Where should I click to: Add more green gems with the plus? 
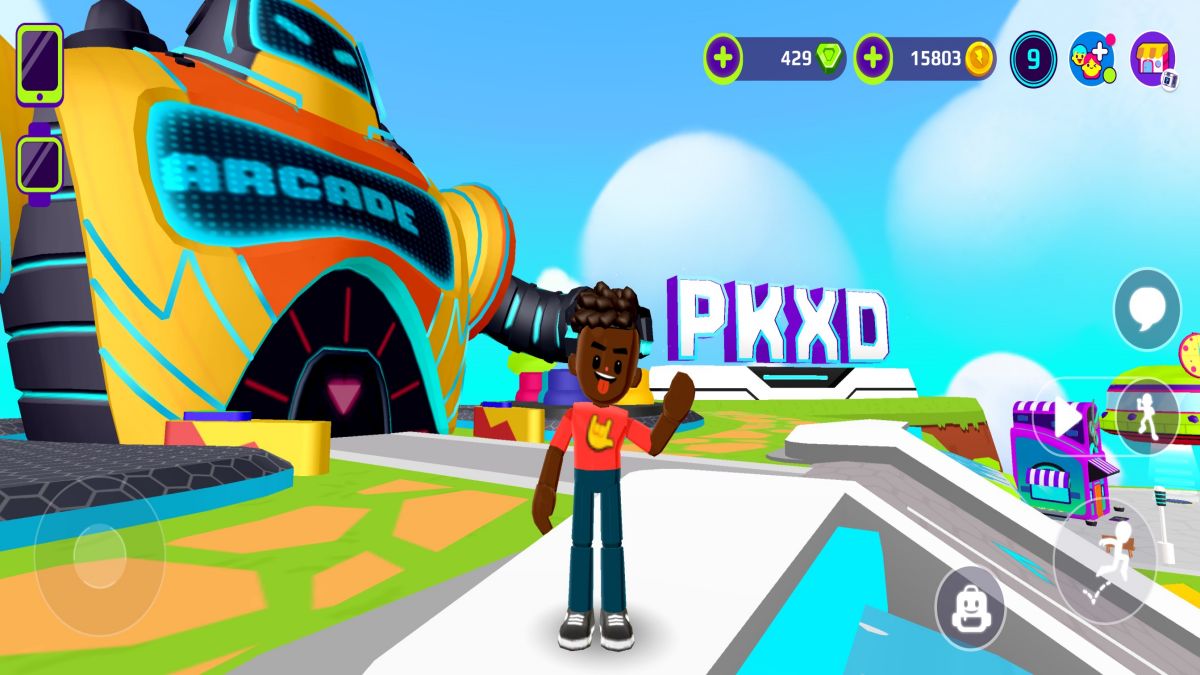coord(723,59)
